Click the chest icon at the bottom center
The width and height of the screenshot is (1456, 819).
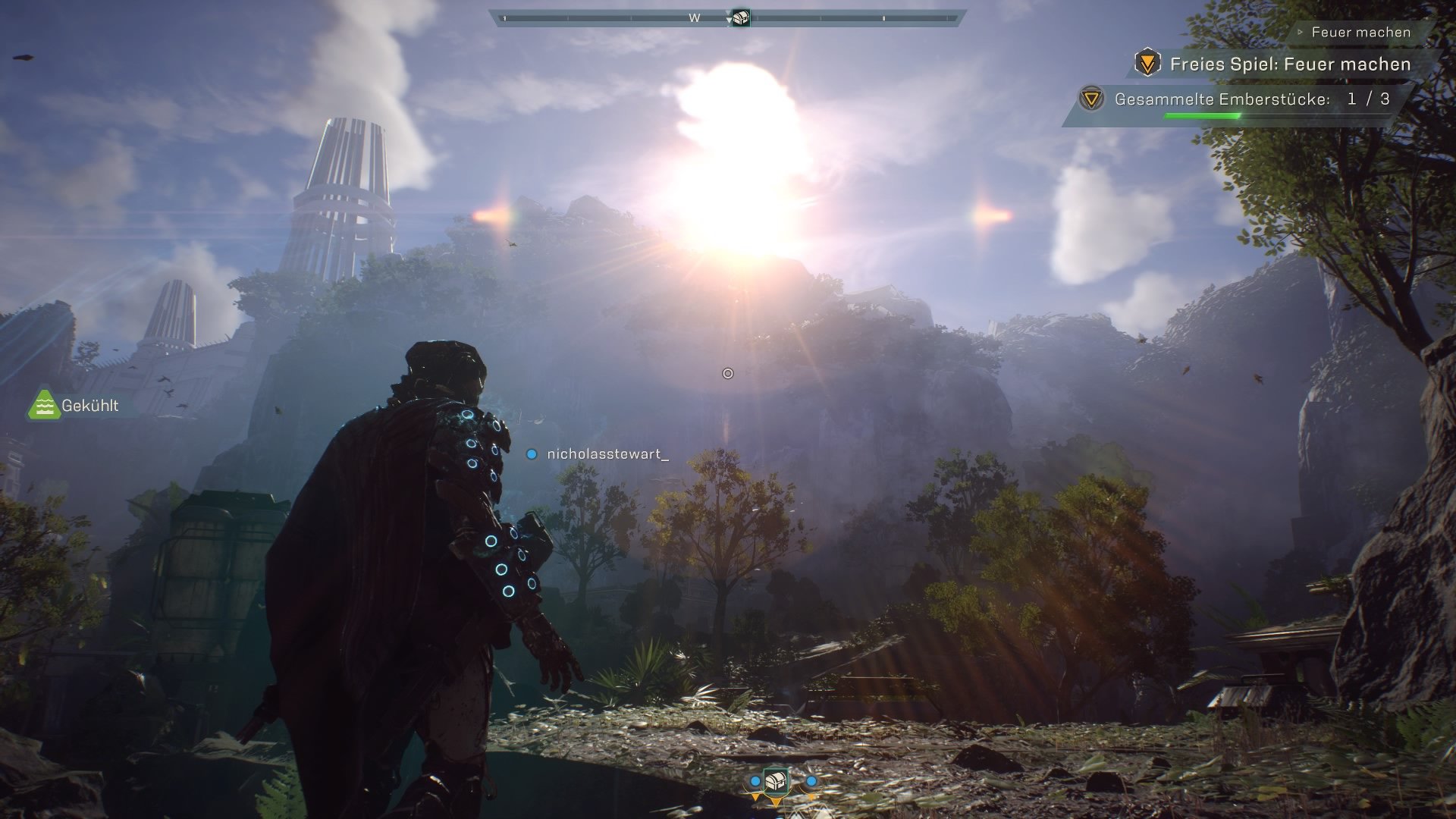(x=775, y=781)
